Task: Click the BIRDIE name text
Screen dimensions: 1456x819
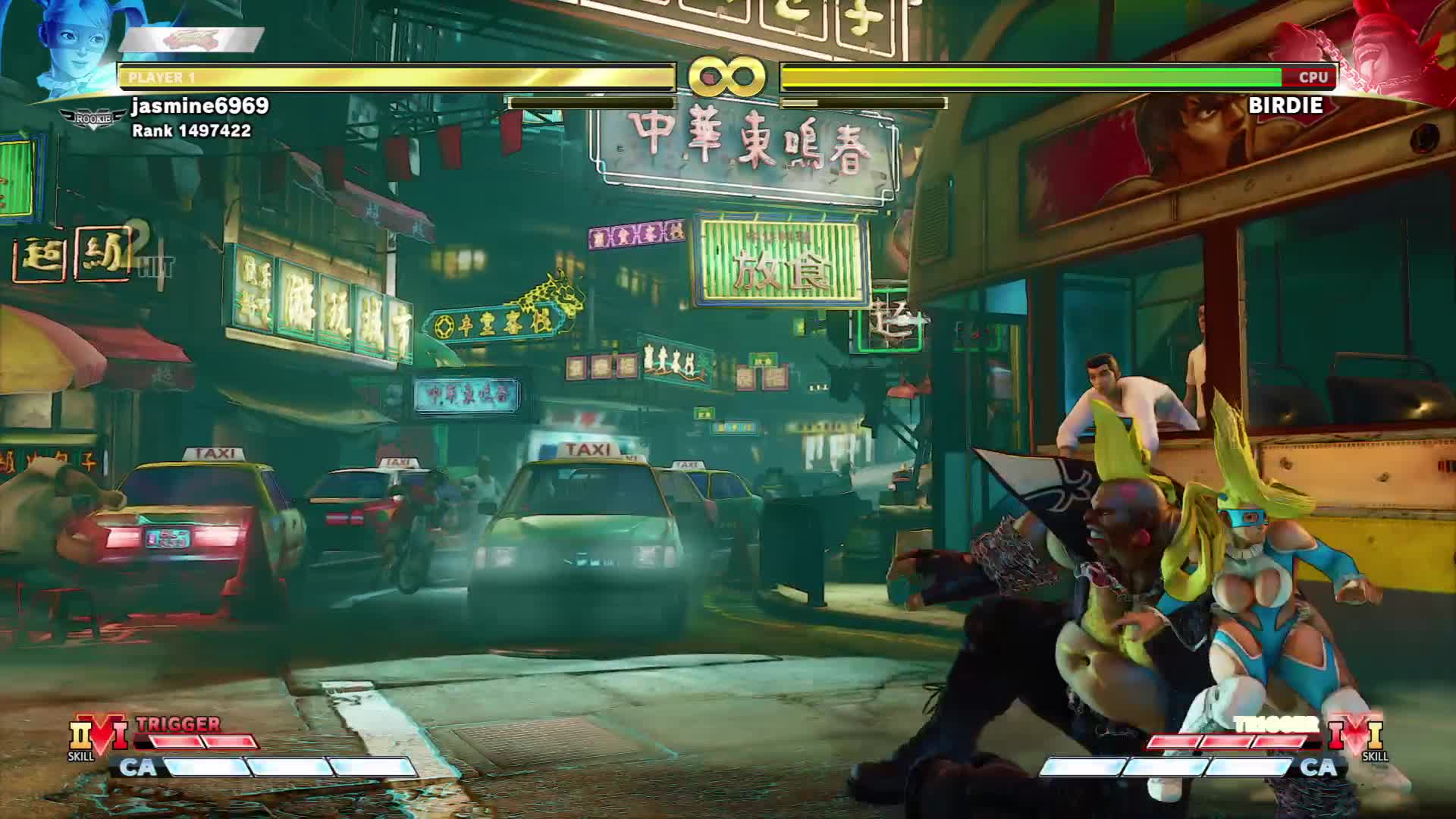Action: [1285, 105]
